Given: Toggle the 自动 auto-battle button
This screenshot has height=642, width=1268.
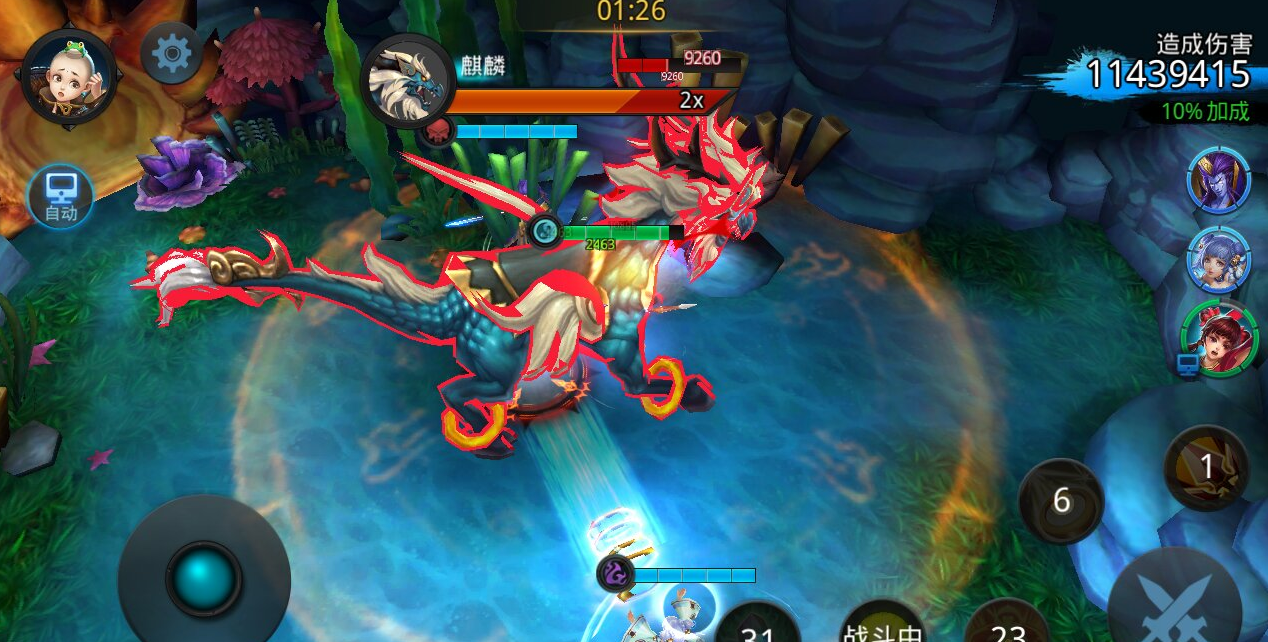Looking at the screenshot, I should click(x=61, y=196).
